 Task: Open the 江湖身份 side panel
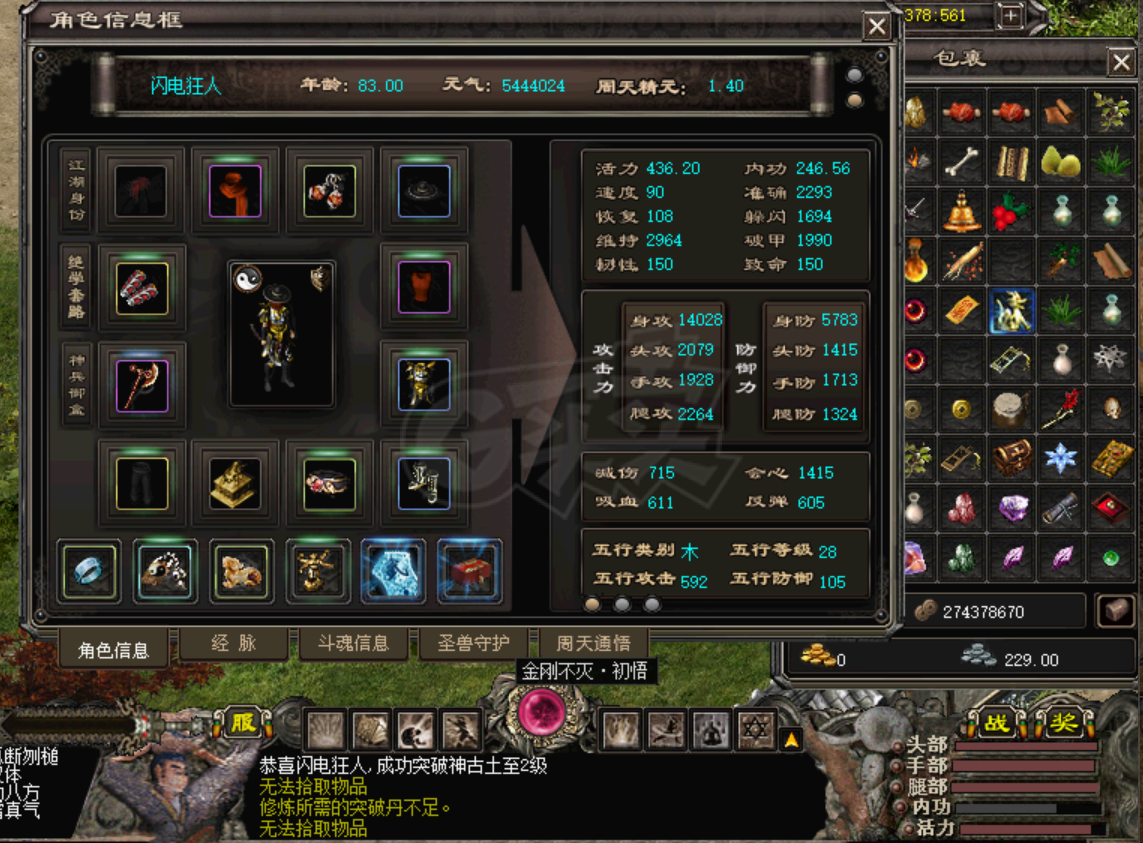coord(76,188)
